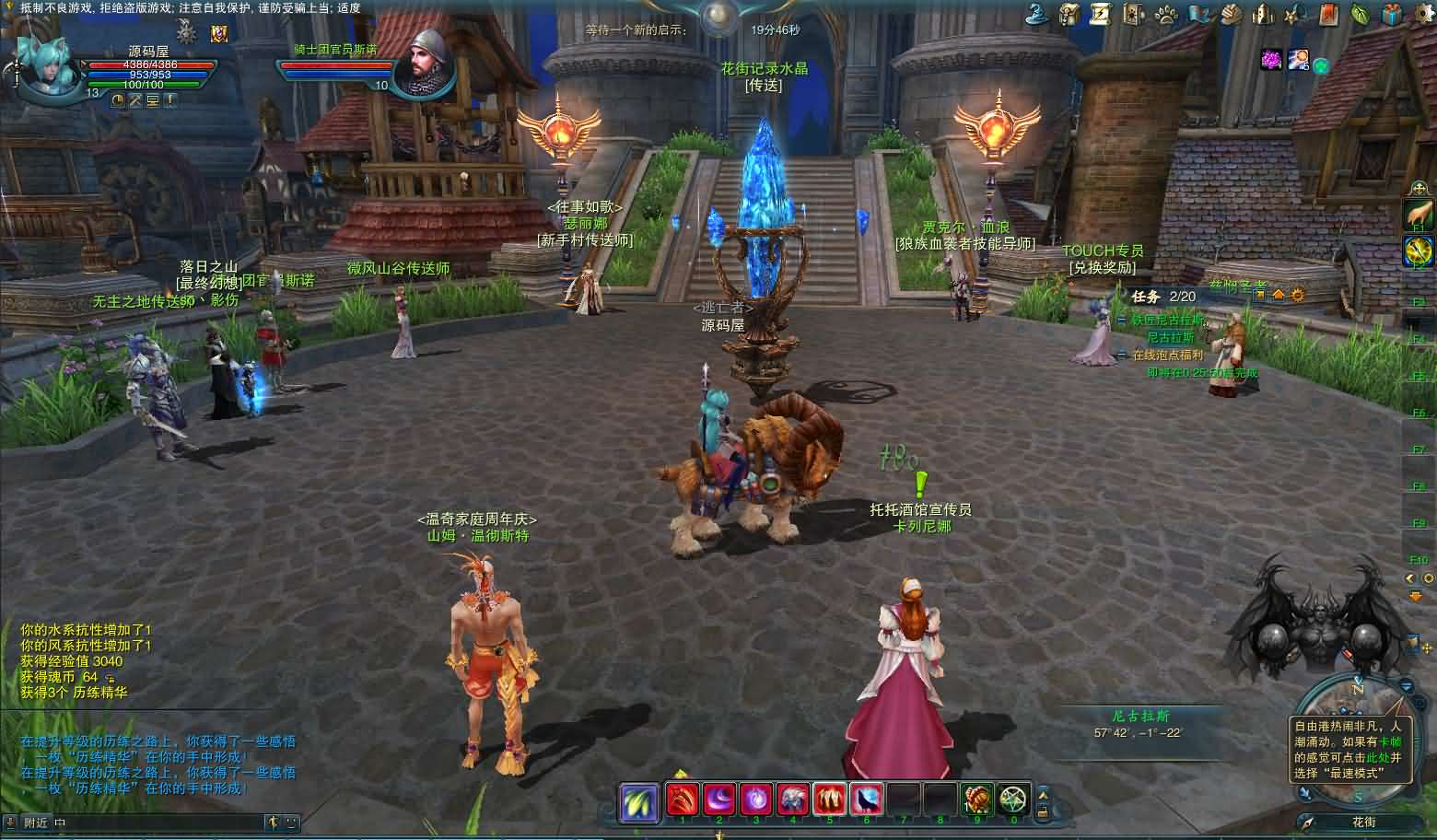Use the purple crescent skill in slot 2
Screen dimensions: 1437x840
pyautogui.click(x=719, y=799)
